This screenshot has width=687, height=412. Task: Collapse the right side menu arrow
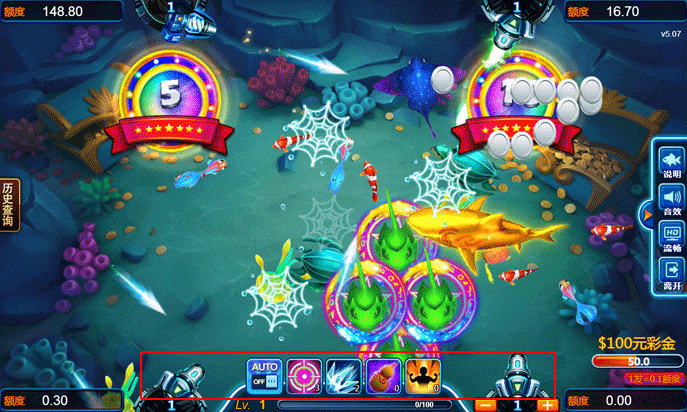[649, 212]
